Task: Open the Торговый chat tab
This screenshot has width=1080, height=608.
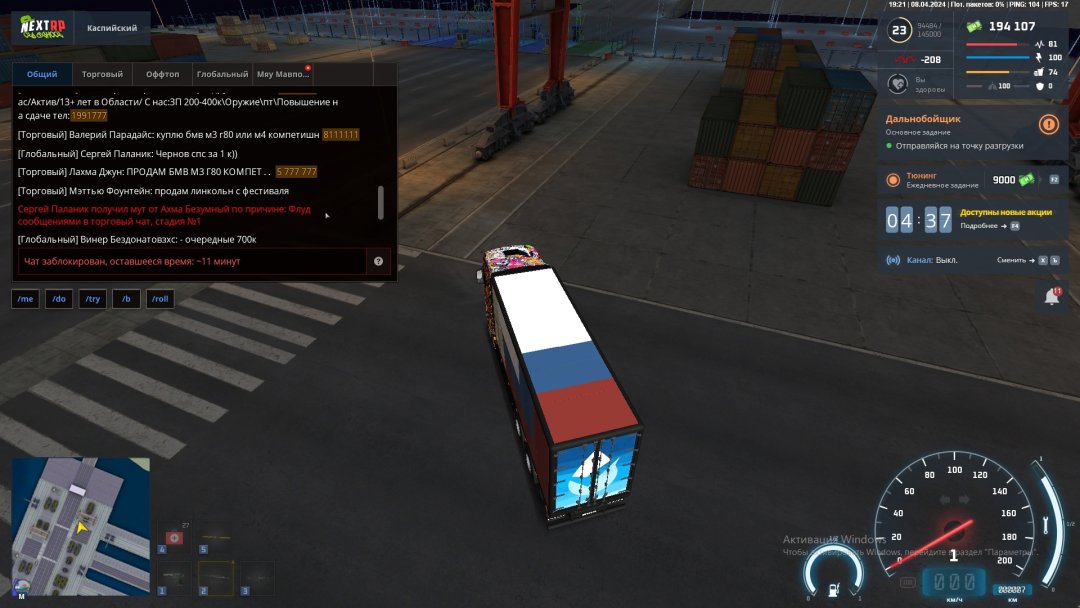Action: 102,74
